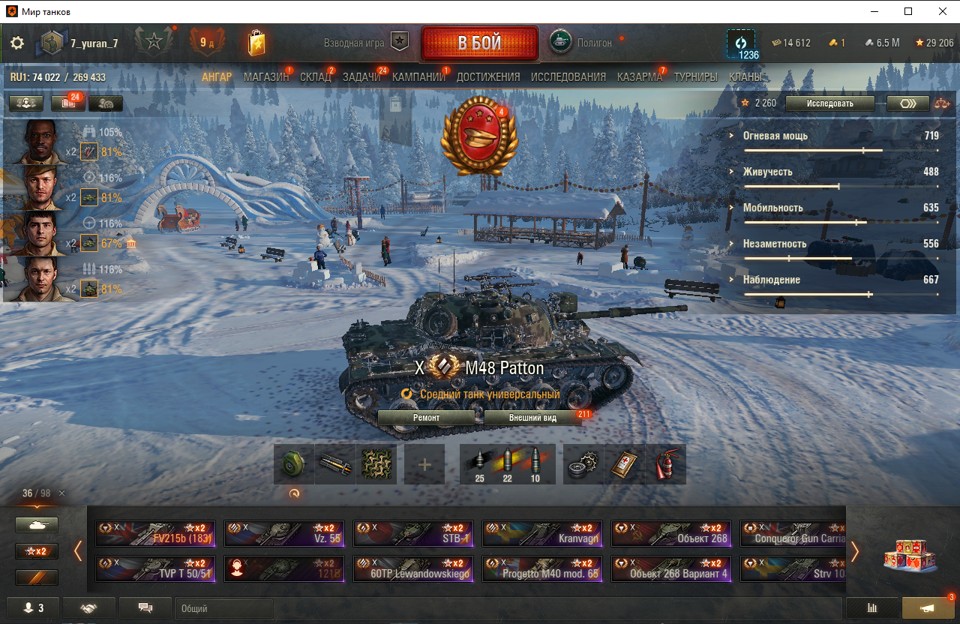The image size is (960, 624).
Task: Open the КАЗАРМА tab
Action: [639, 77]
